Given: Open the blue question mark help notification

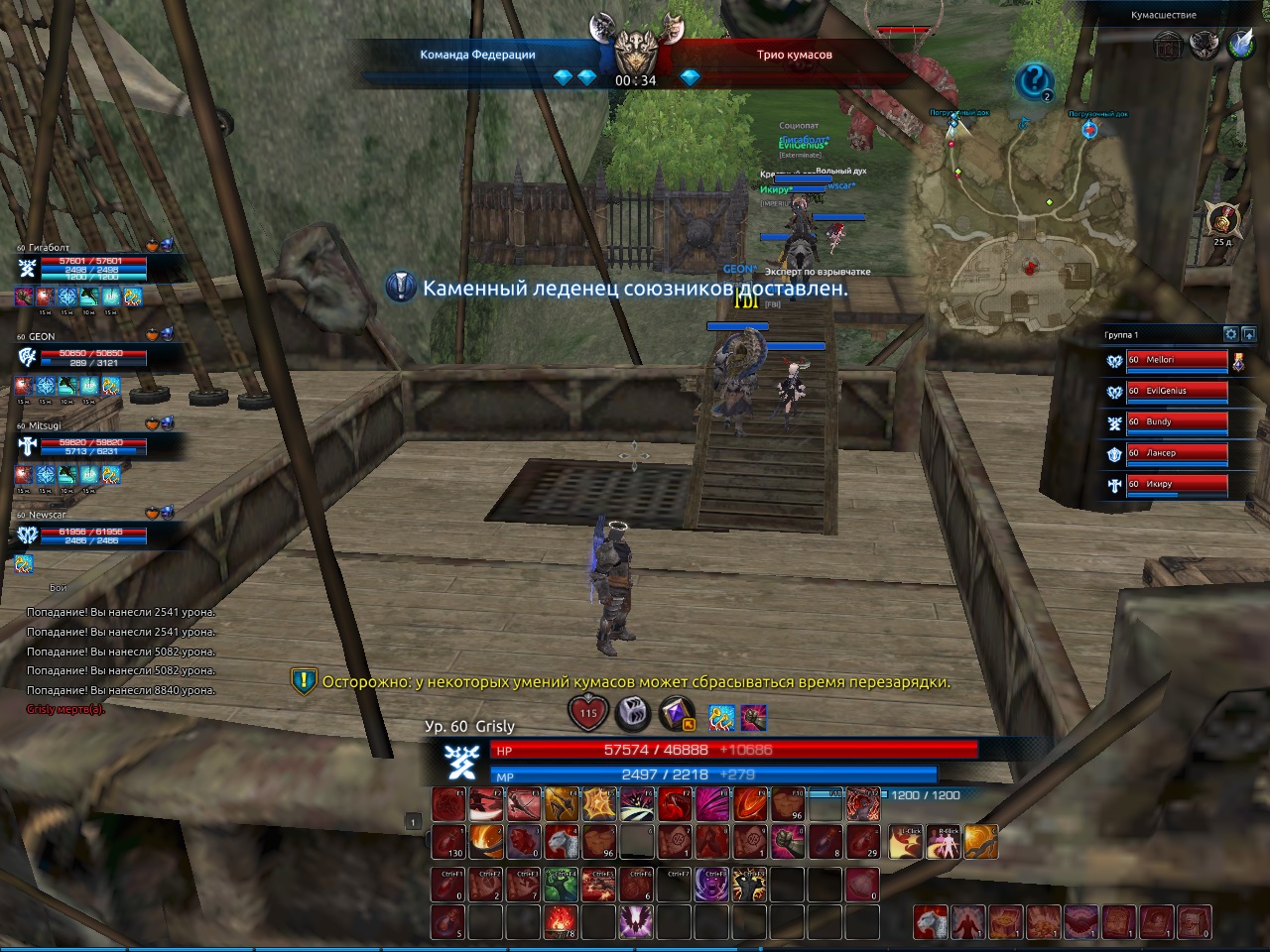Looking at the screenshot, I should click(x=1033, y=80).
